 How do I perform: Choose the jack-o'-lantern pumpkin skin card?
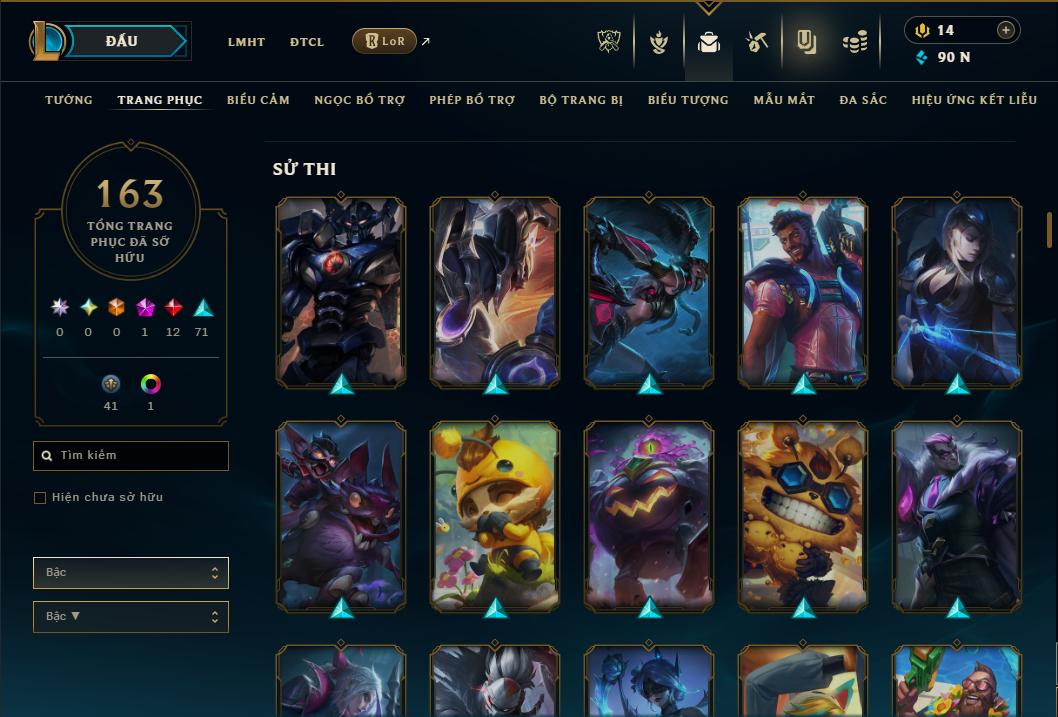pos(649,516)
